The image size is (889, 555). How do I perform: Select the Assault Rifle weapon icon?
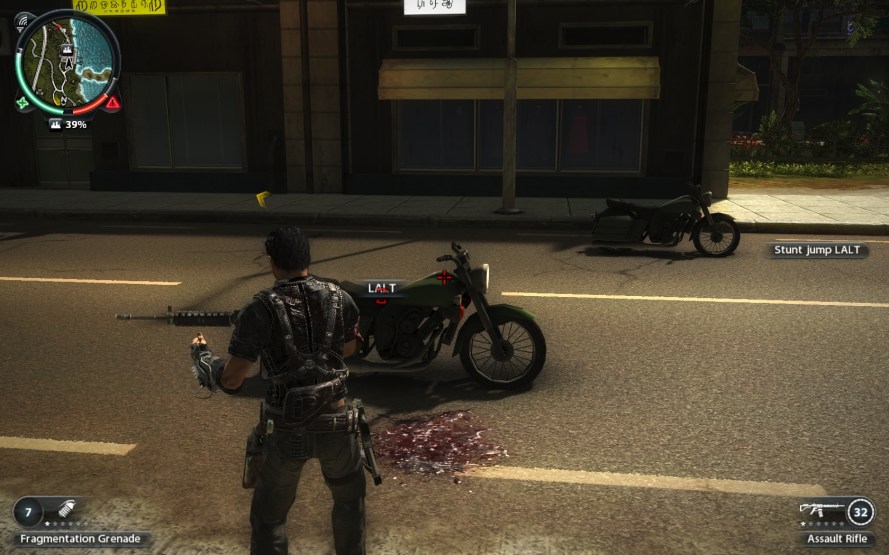tap(819, 510)
